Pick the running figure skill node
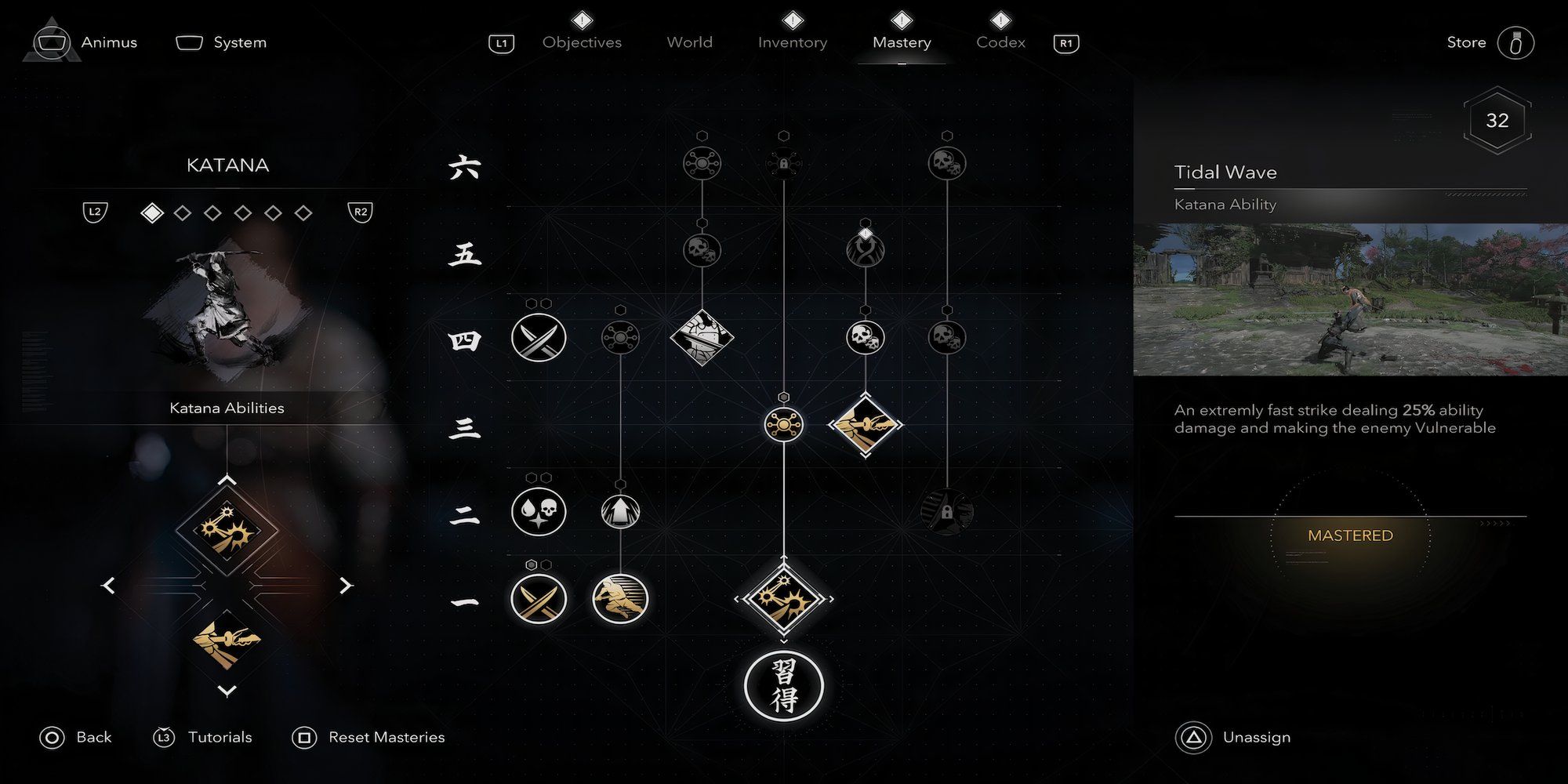The image size is (1568, 784). tap(620, 599)
